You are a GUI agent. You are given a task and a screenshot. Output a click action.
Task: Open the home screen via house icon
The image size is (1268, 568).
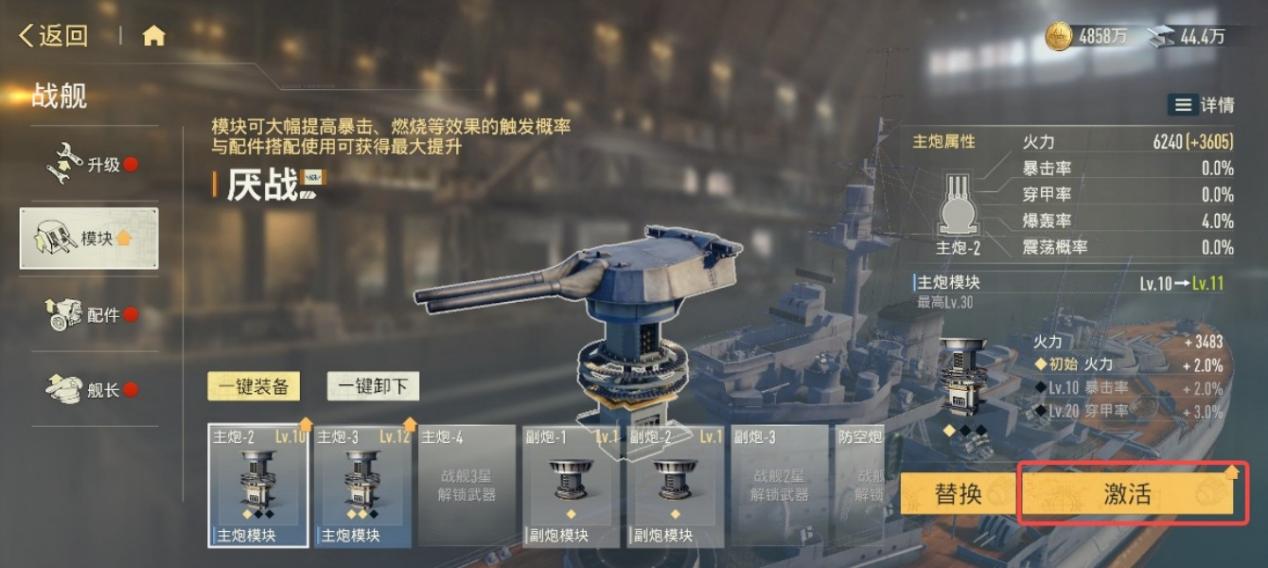pyautogui.click(x=153, y=37)
